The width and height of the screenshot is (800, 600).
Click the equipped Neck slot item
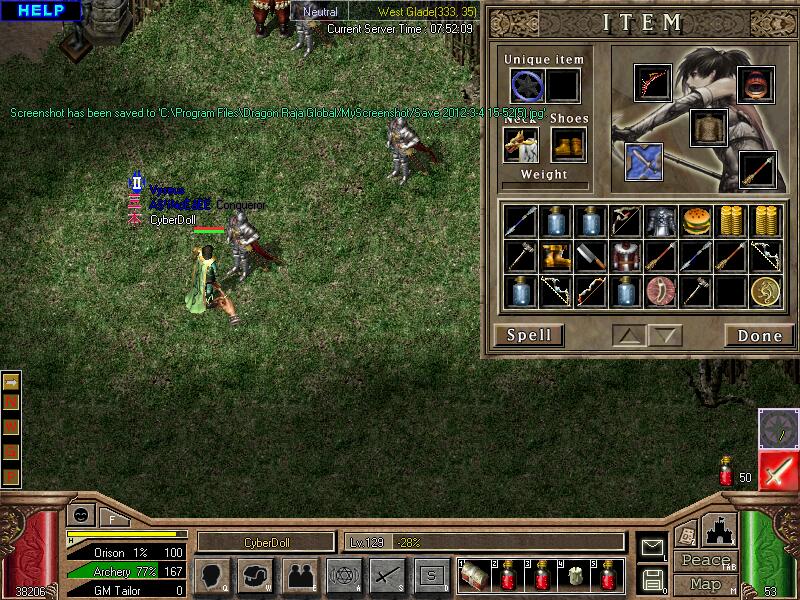pyautogui.click(x=520, y=146)
